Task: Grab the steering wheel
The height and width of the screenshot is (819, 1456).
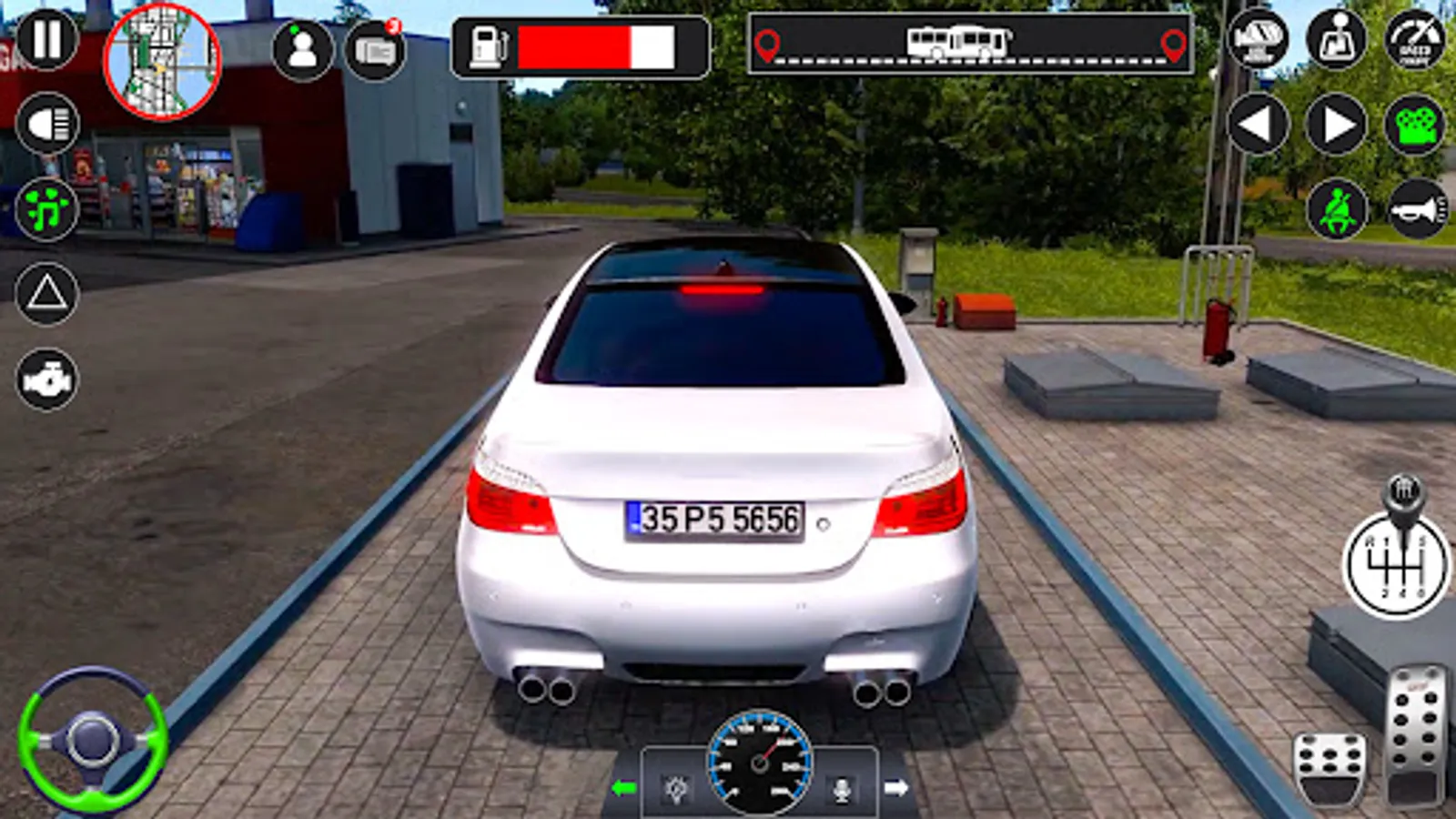Action: [x=91, y=737]
